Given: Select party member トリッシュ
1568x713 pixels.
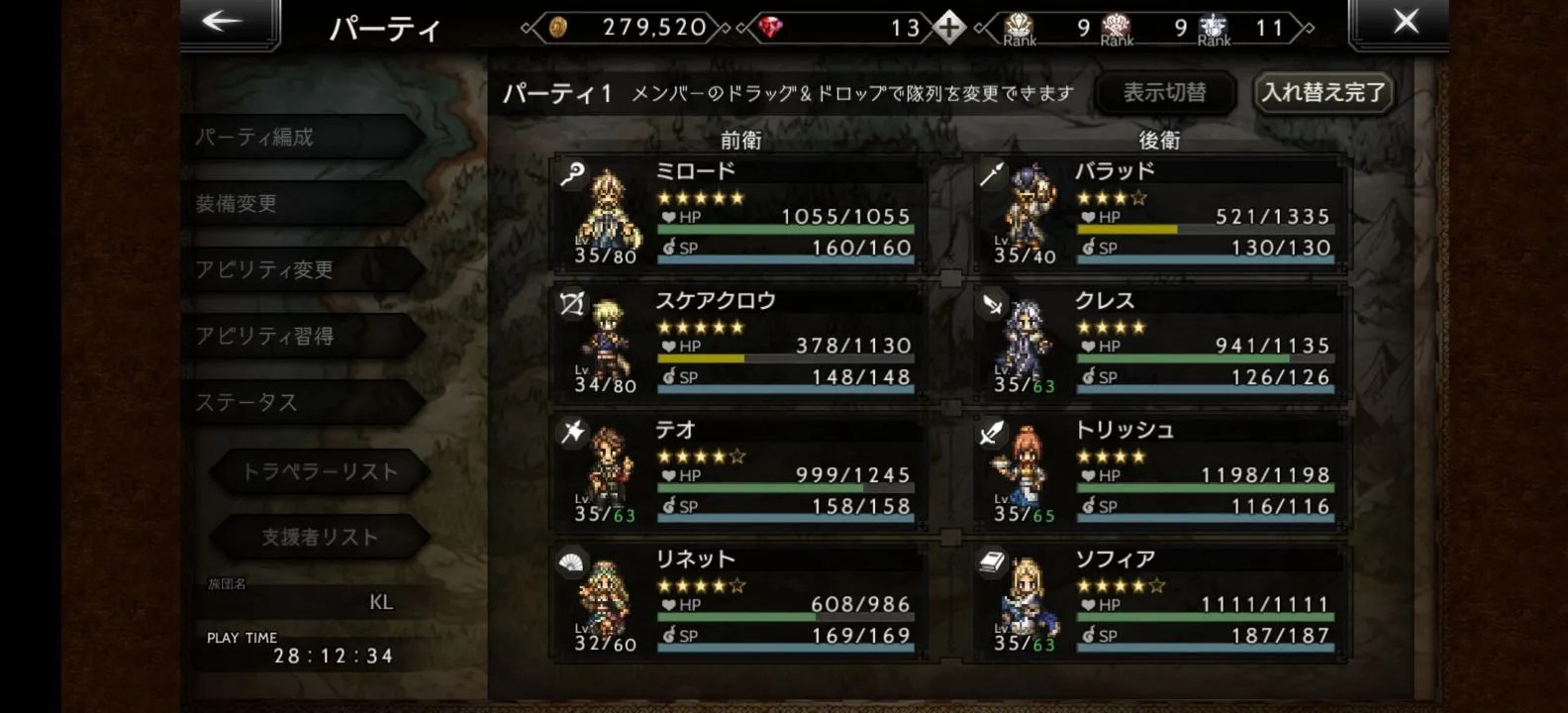Looking at the screenshot, I should coord(1160,470).
